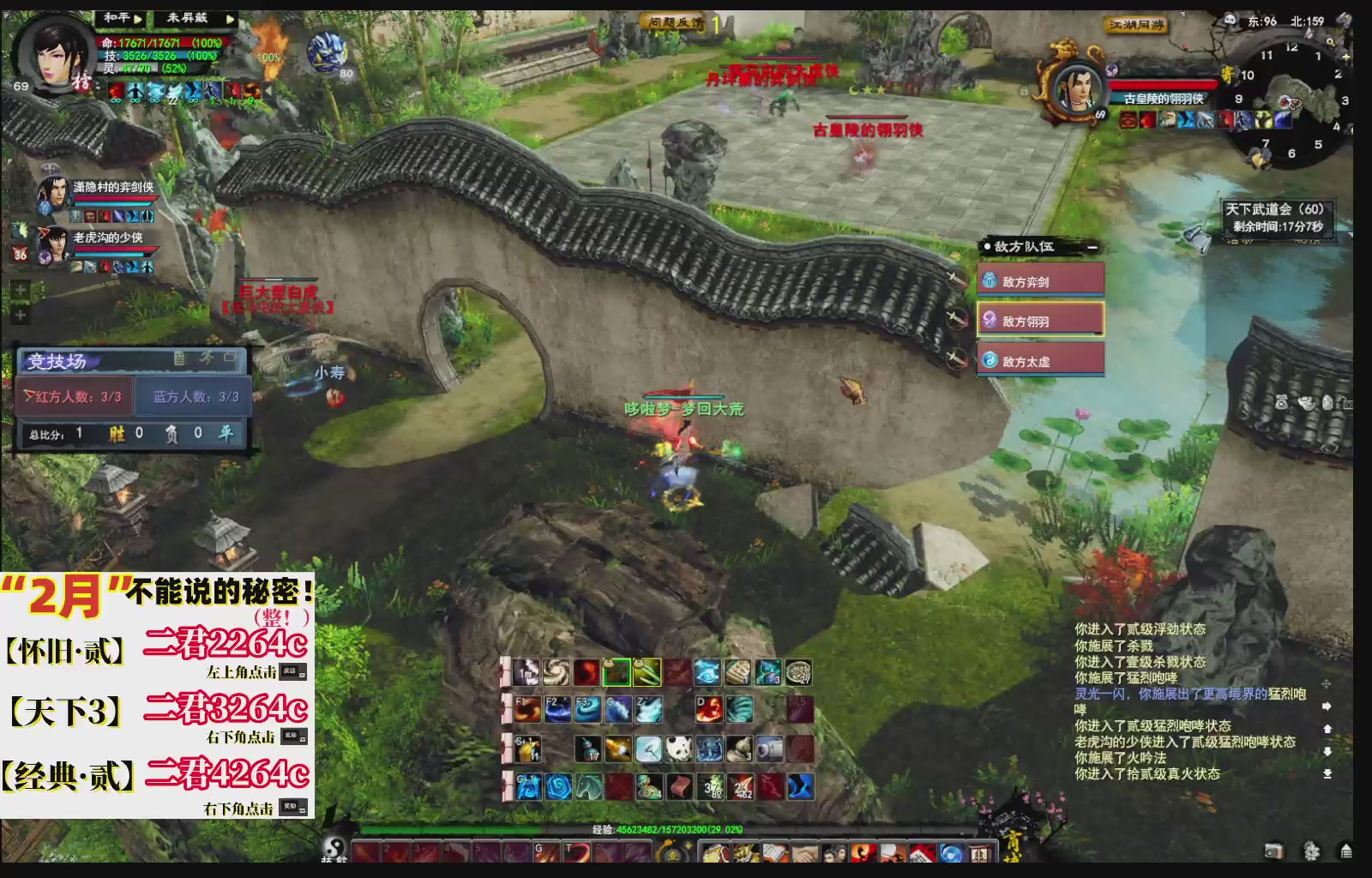Open the D-hotkey flame skill

(x=707, y=707)
